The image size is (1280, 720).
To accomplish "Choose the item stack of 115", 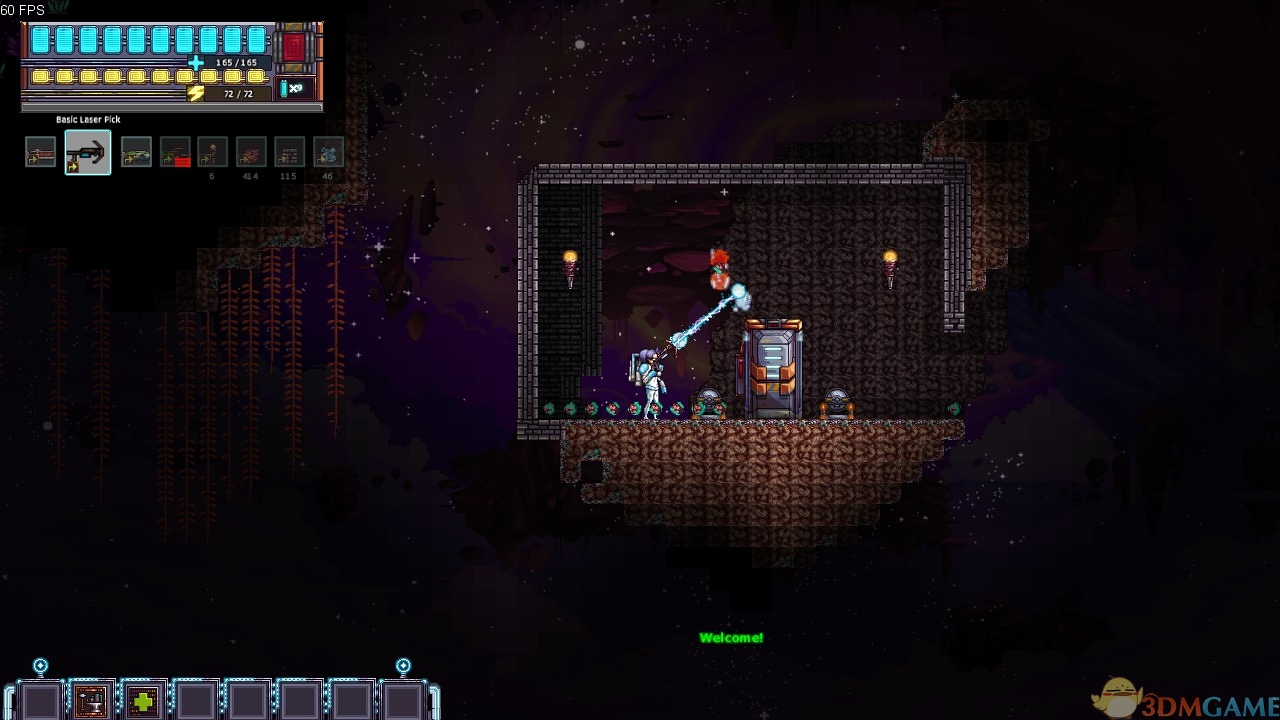I will coord(289,152).
